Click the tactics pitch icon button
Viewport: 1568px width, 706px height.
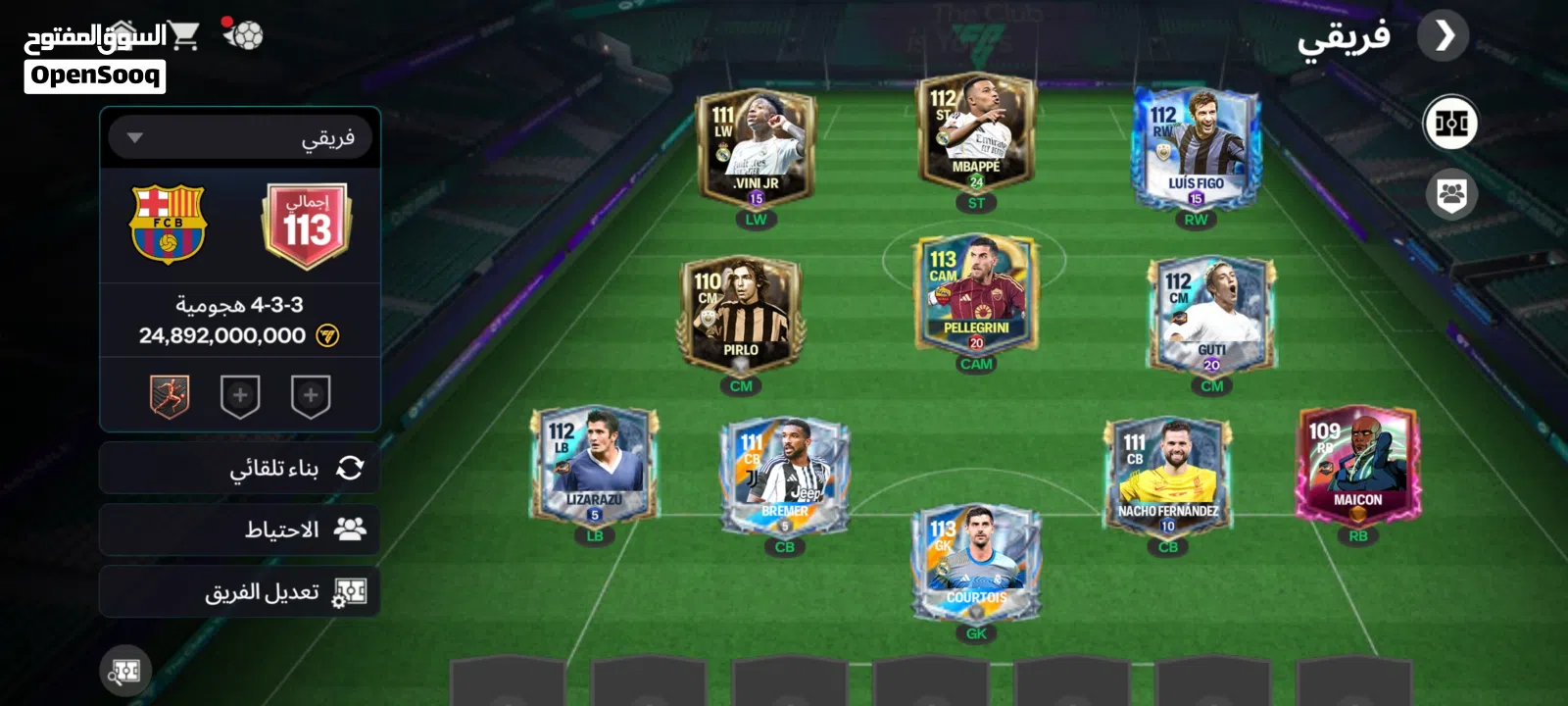(x=1450, y=123)
